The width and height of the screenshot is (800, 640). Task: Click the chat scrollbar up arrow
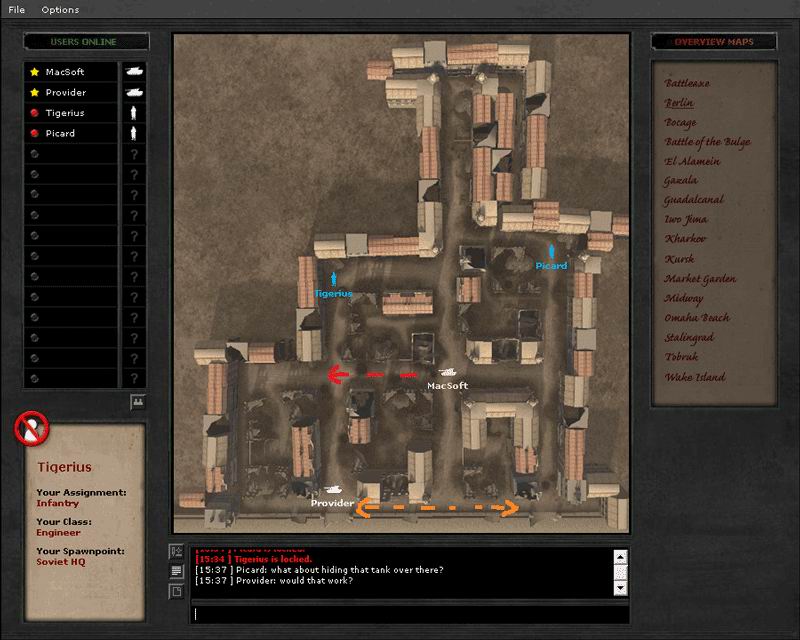[621, 556]
